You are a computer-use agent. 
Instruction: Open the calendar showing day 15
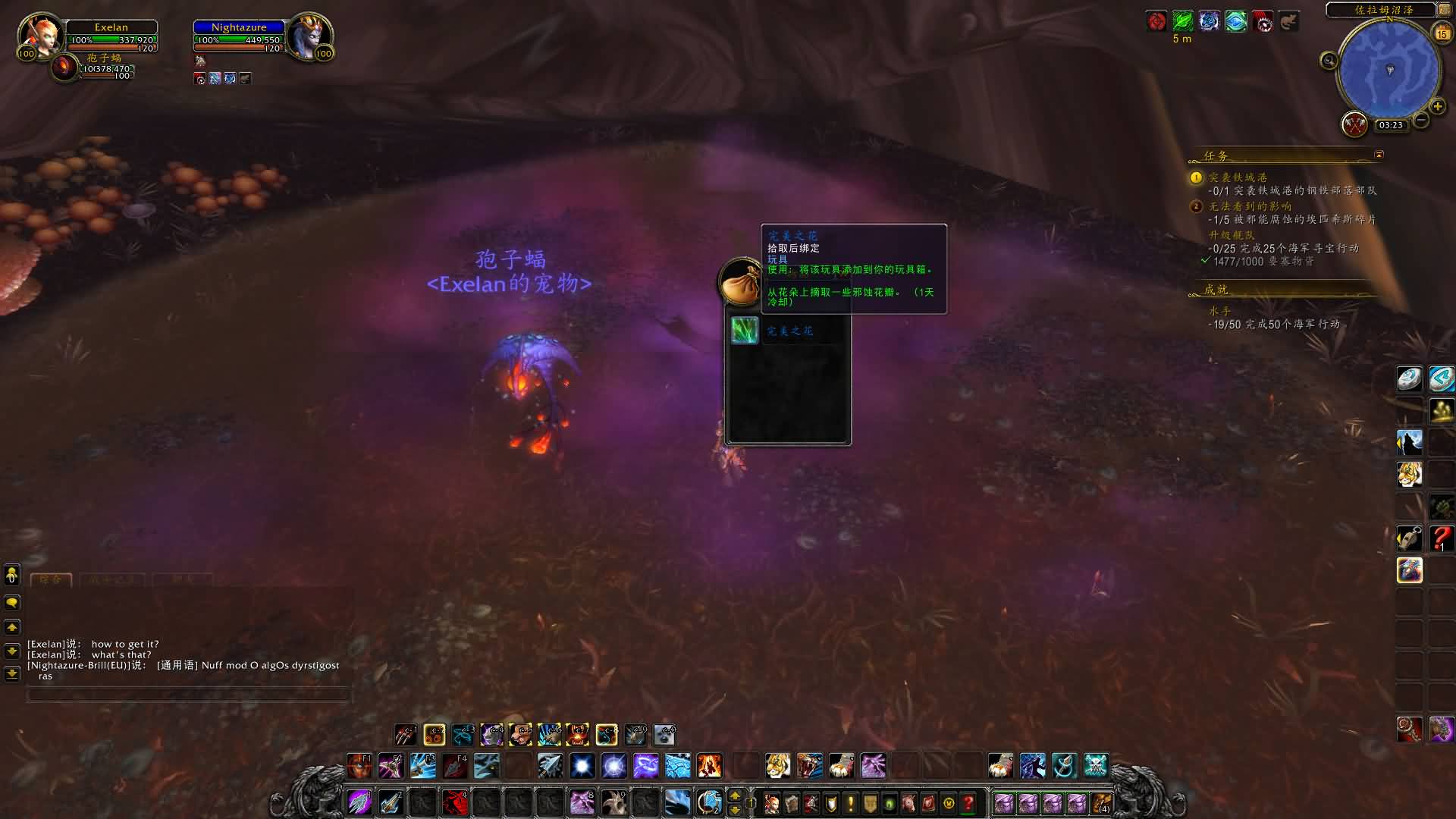(1442, 33)
